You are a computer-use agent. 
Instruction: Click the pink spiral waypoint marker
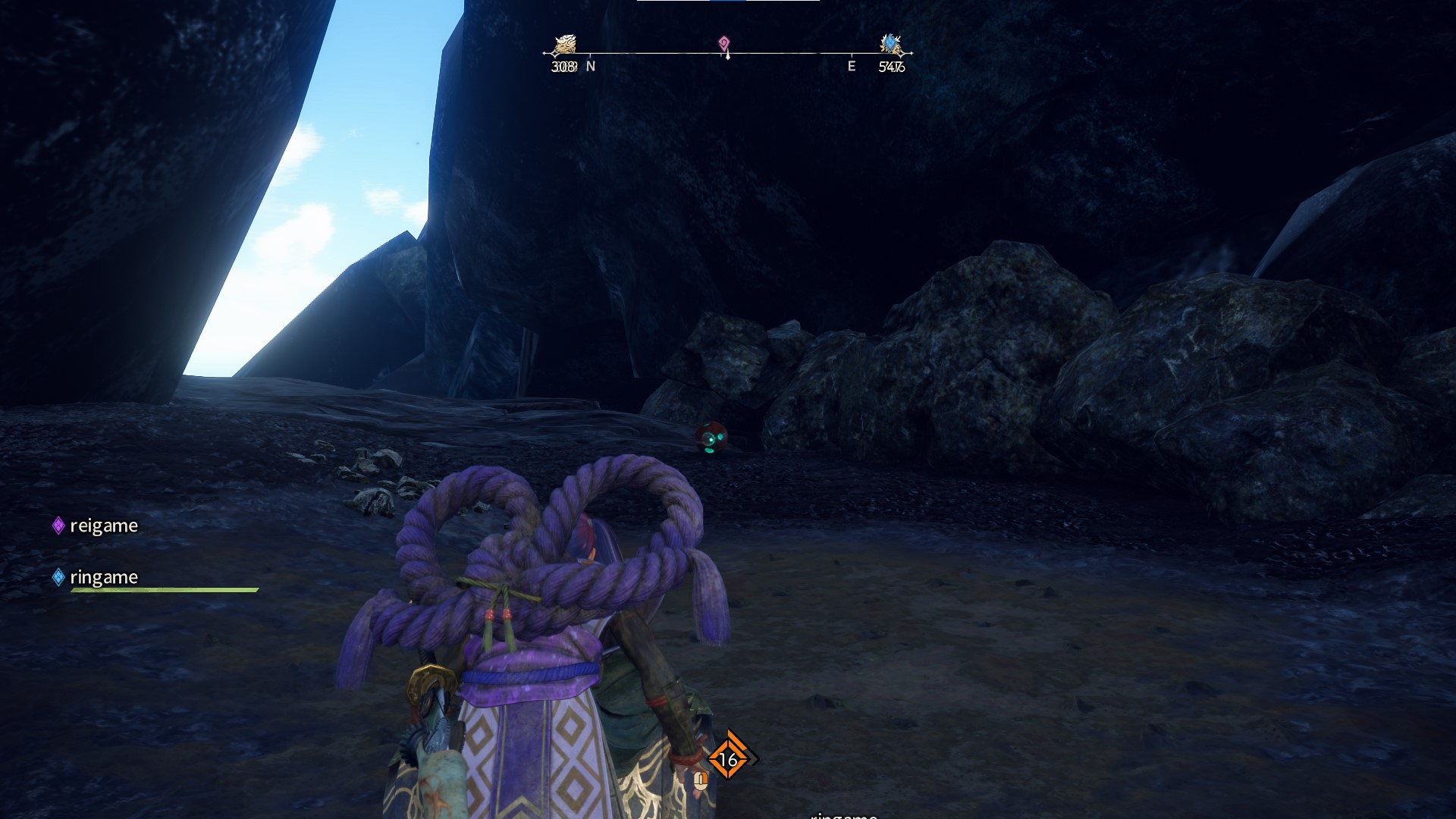724,43
